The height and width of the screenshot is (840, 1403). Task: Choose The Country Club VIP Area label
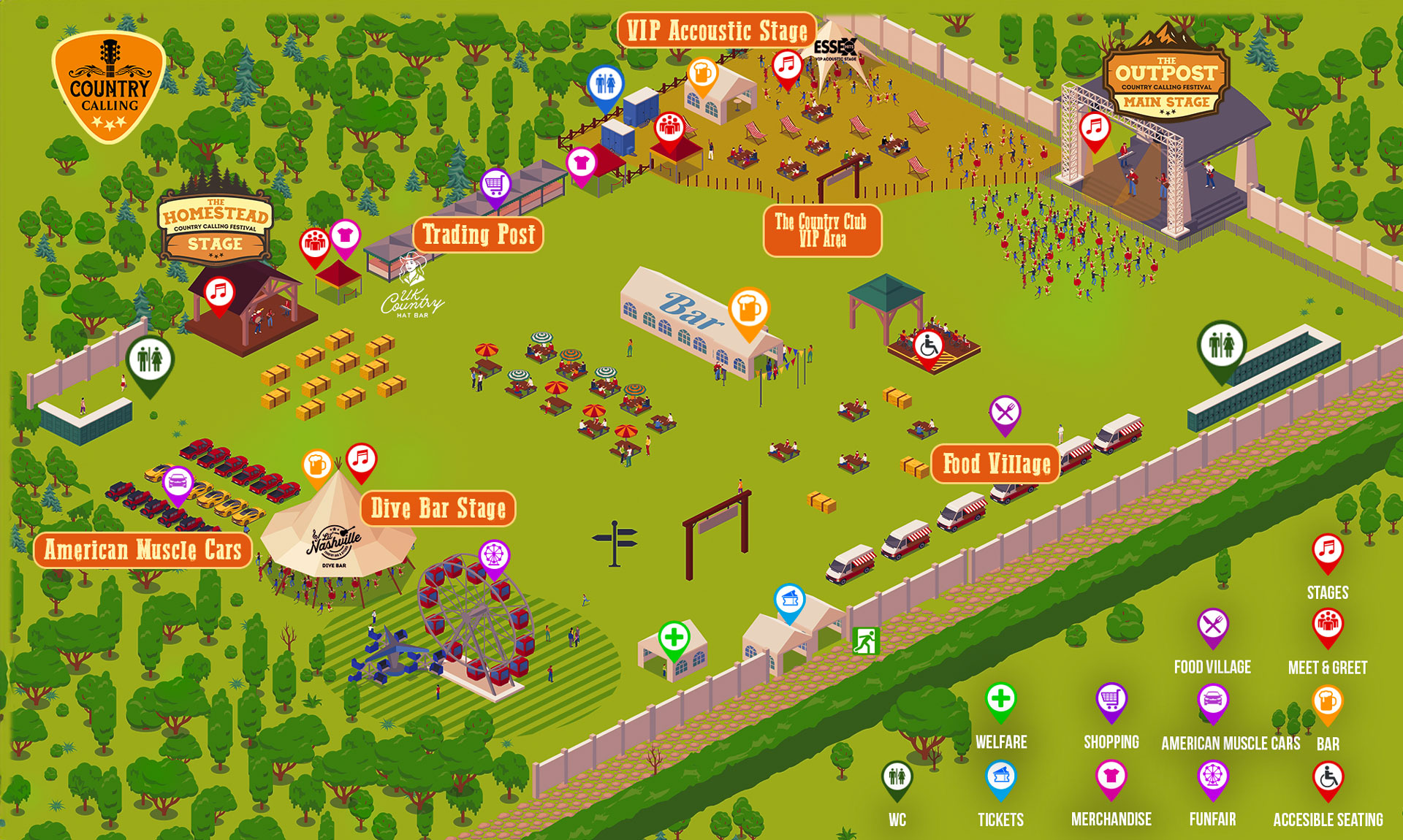coord(821,230)
